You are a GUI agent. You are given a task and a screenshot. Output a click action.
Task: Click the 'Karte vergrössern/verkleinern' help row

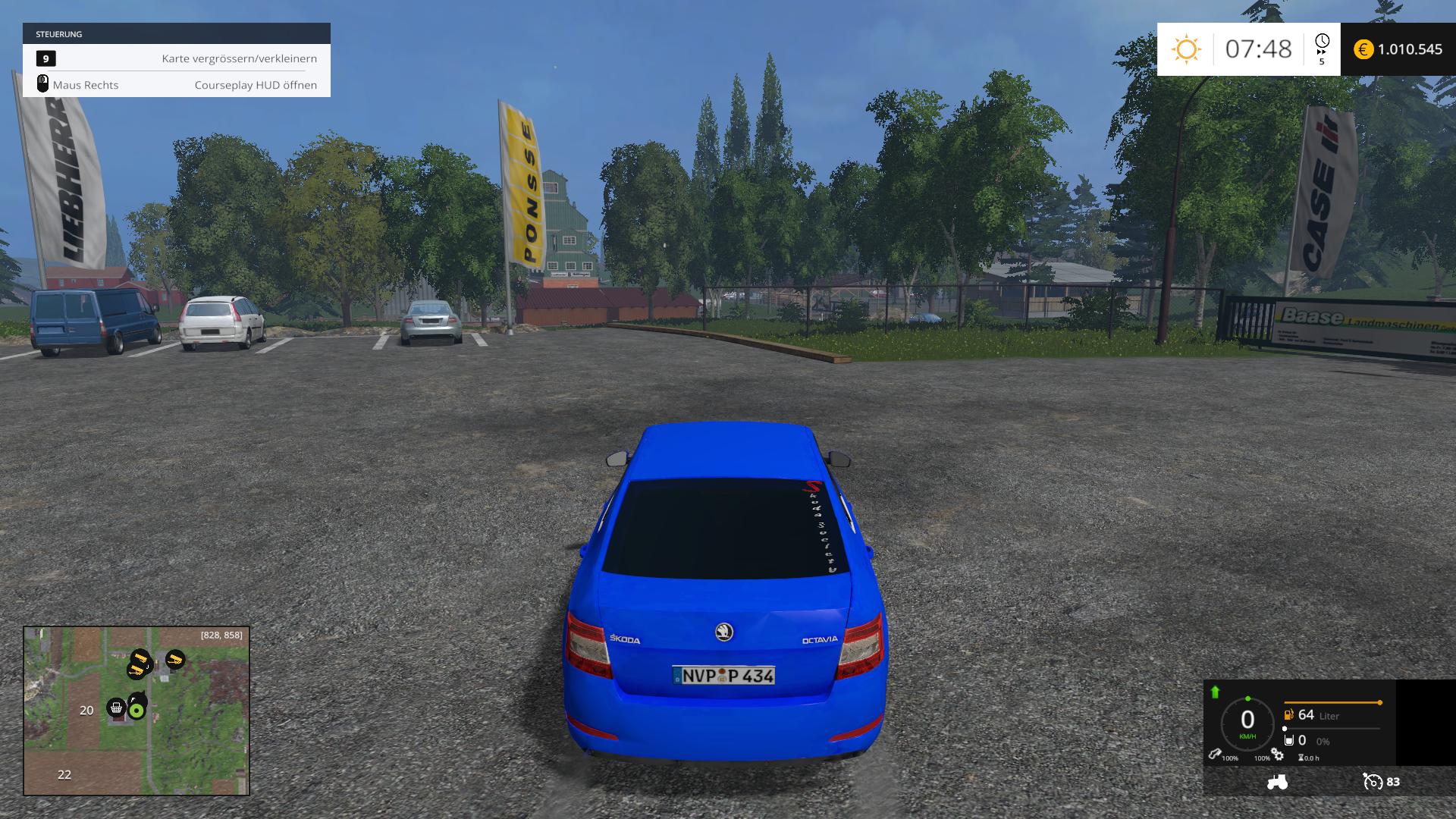click(177, 58)
